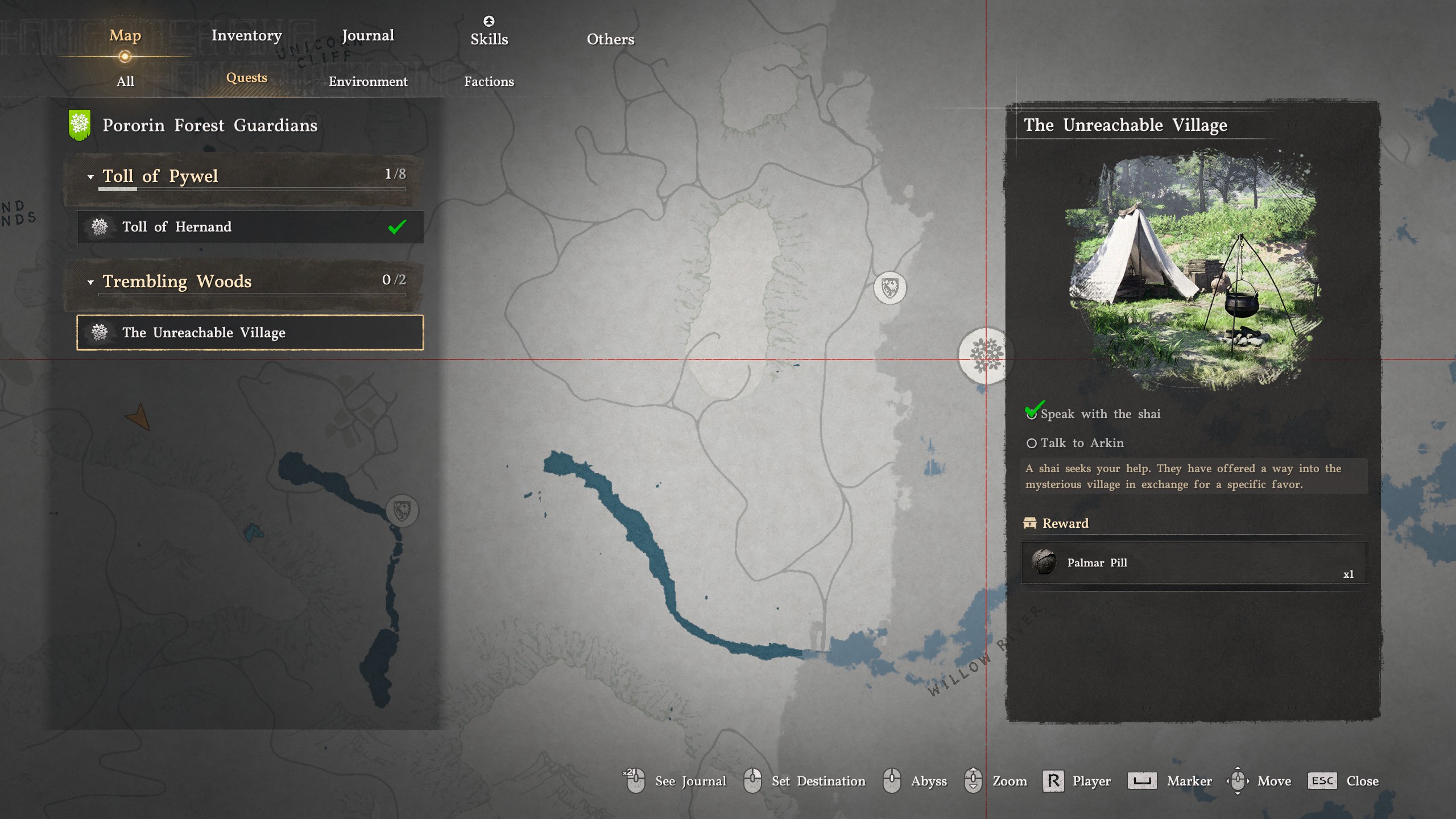Open the Journal tab

coord(367,35)
